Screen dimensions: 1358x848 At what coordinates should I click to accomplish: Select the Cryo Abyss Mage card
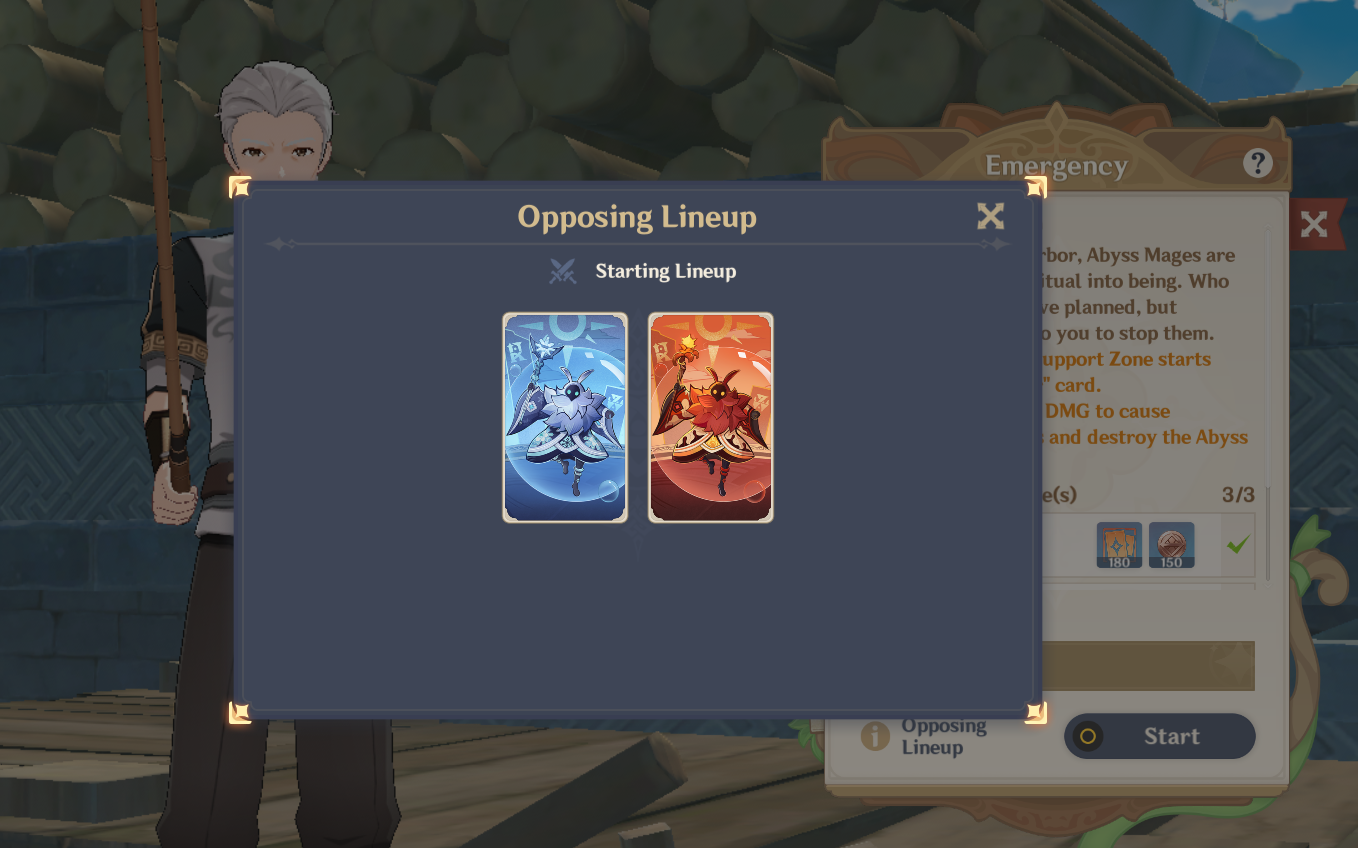point(565,416)
